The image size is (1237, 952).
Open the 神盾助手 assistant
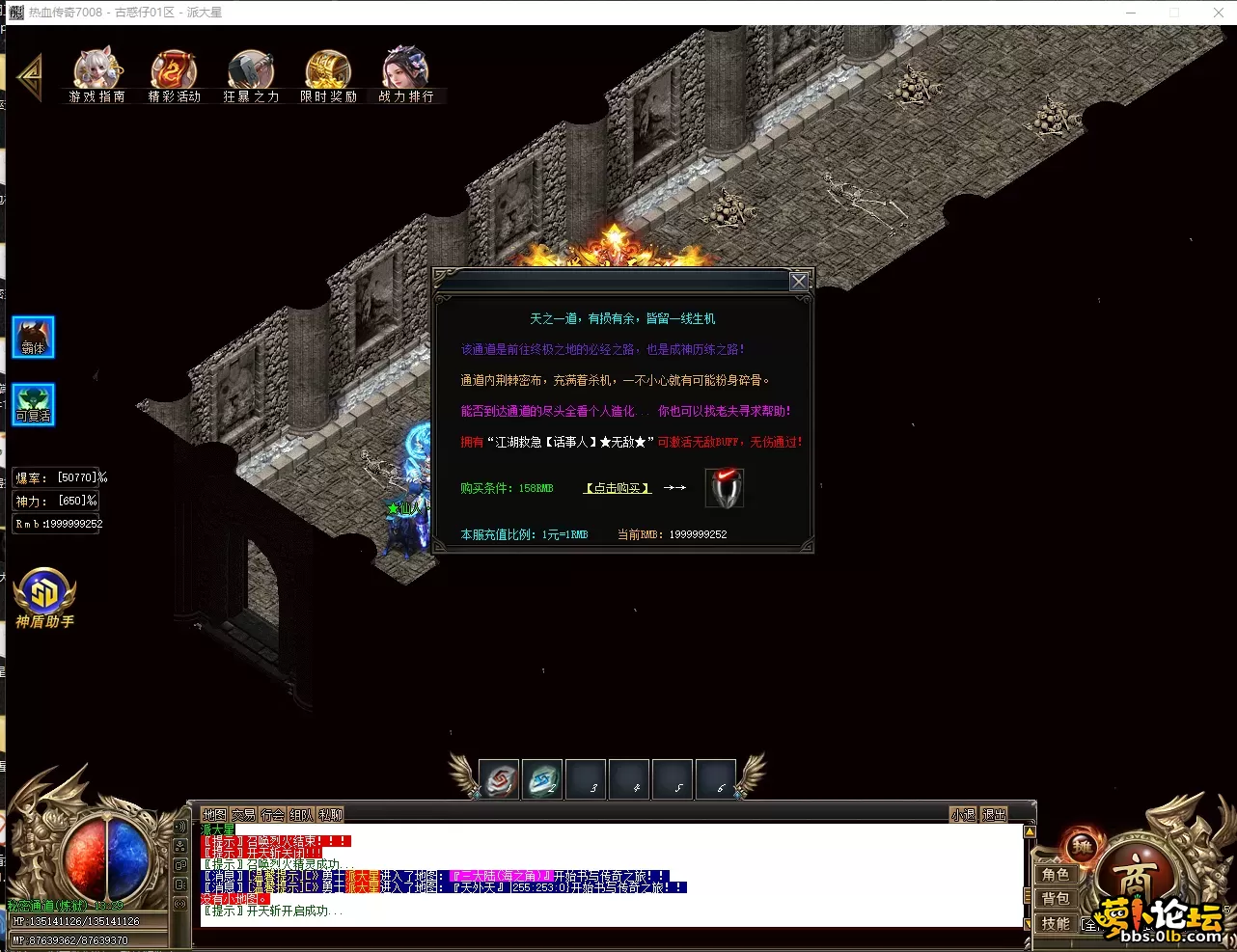tap(44, 598)
